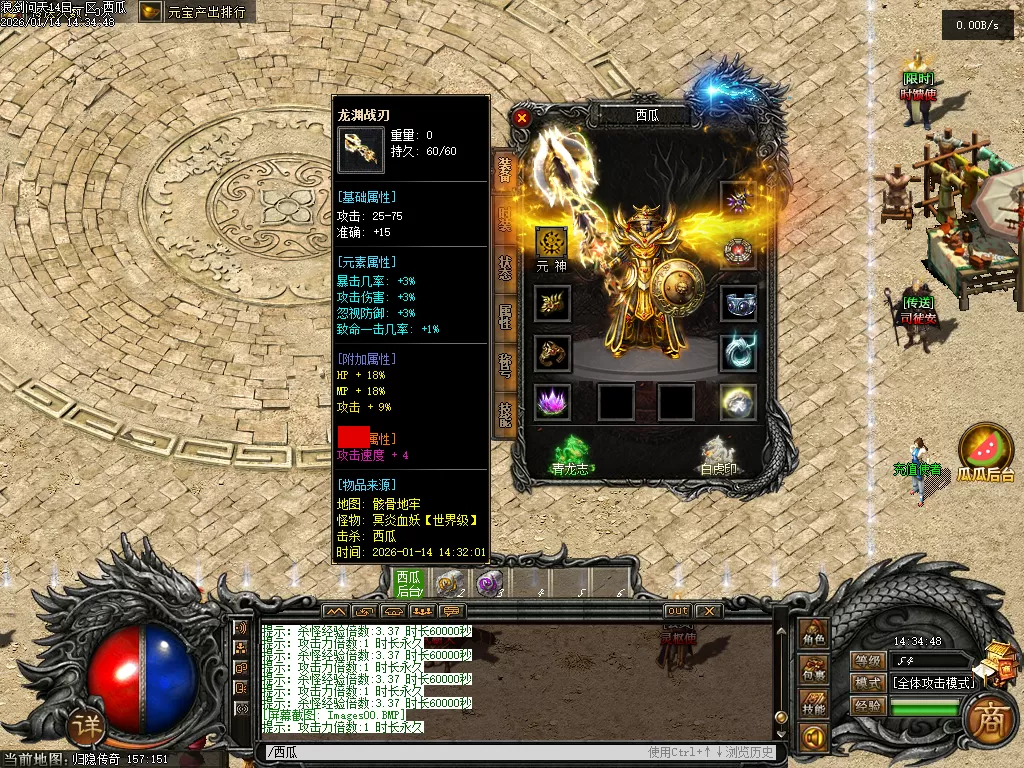Select the 青龙志 green dragon item
Viewport: 1024px width, 768px height.
[573, 454]
